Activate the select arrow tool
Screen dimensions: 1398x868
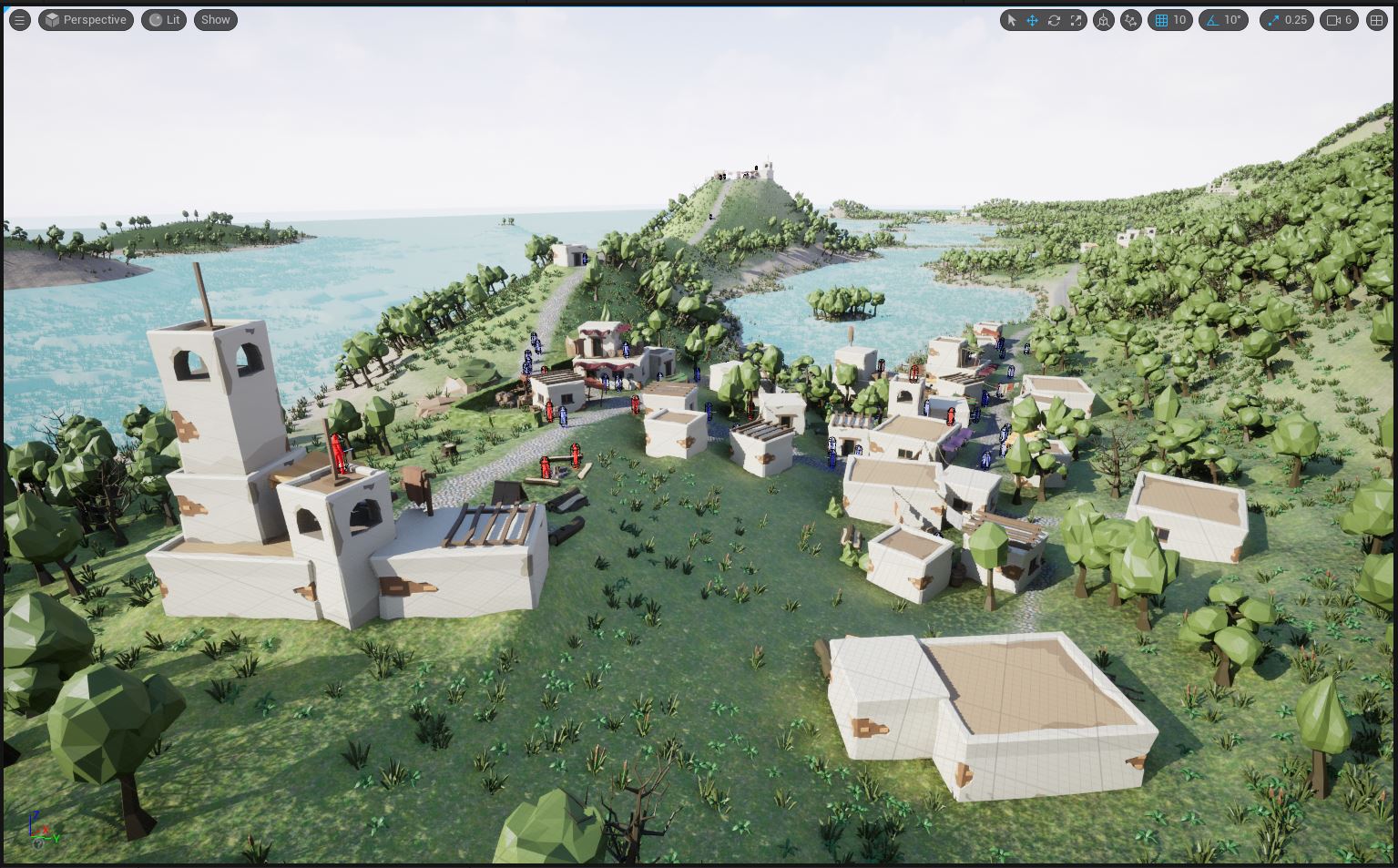tap(1011, 20)
